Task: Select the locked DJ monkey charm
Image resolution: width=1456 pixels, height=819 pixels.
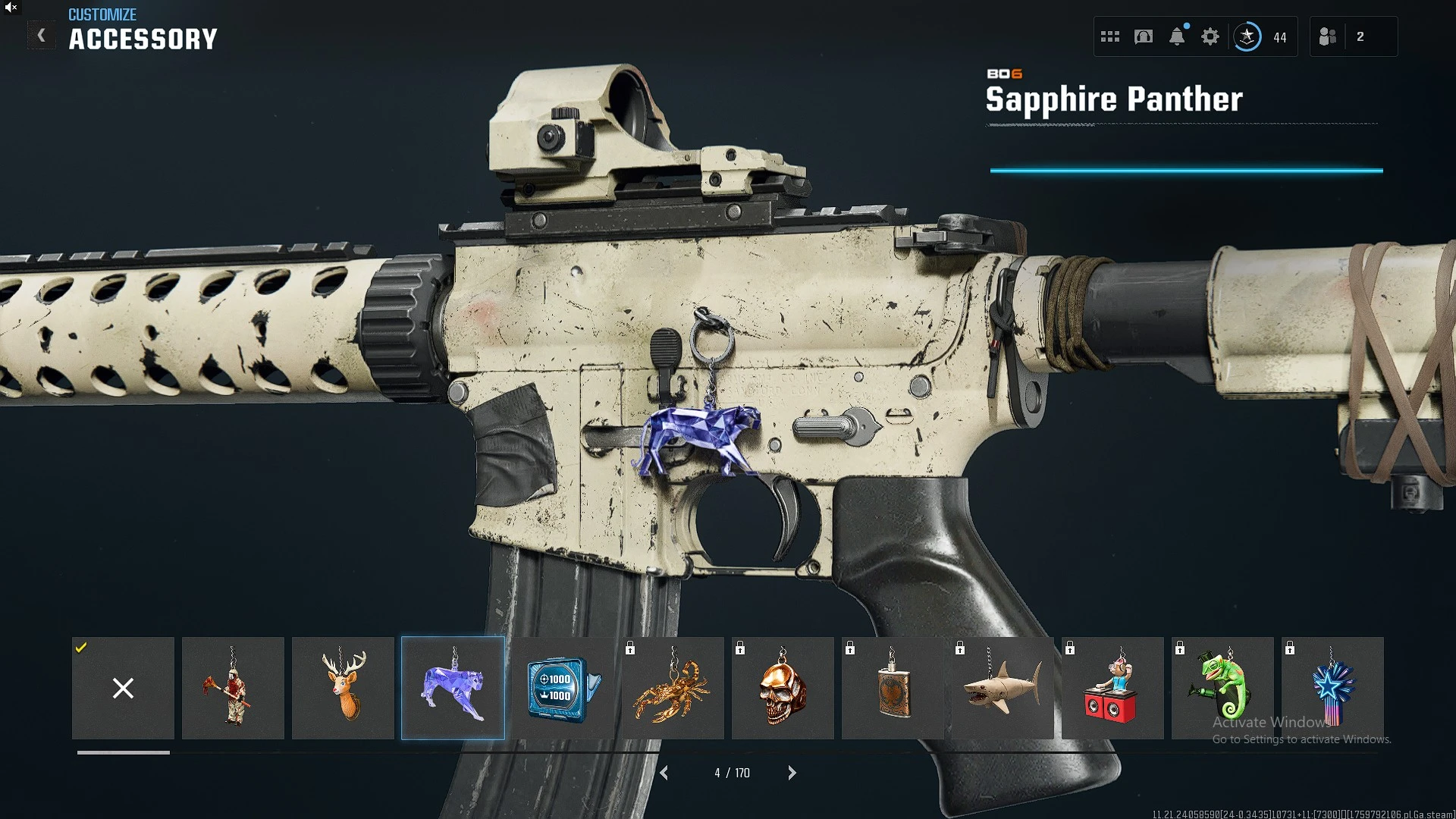Action: [1112, 688]
